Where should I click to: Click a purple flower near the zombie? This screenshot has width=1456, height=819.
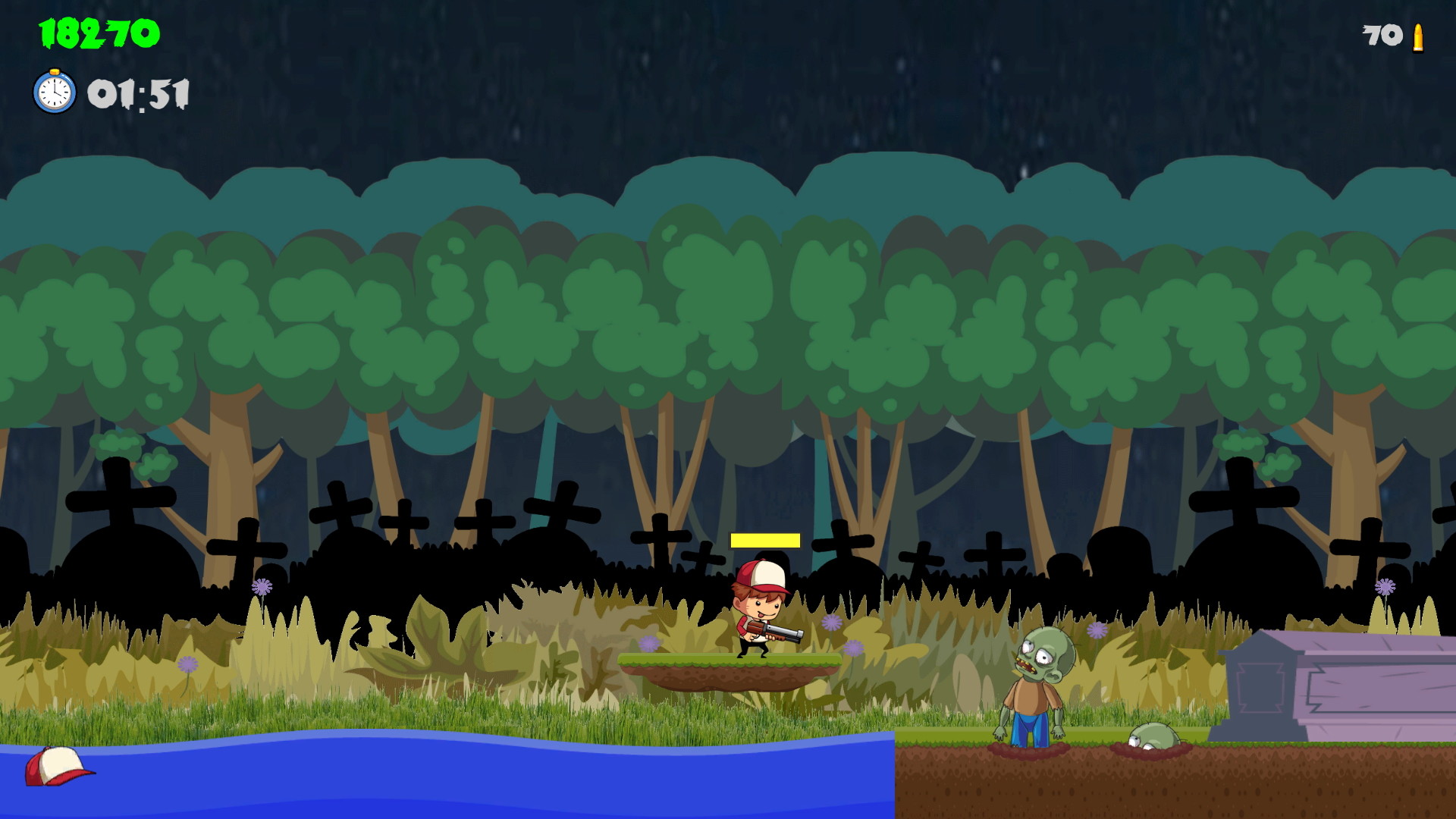pos(1097,630)
